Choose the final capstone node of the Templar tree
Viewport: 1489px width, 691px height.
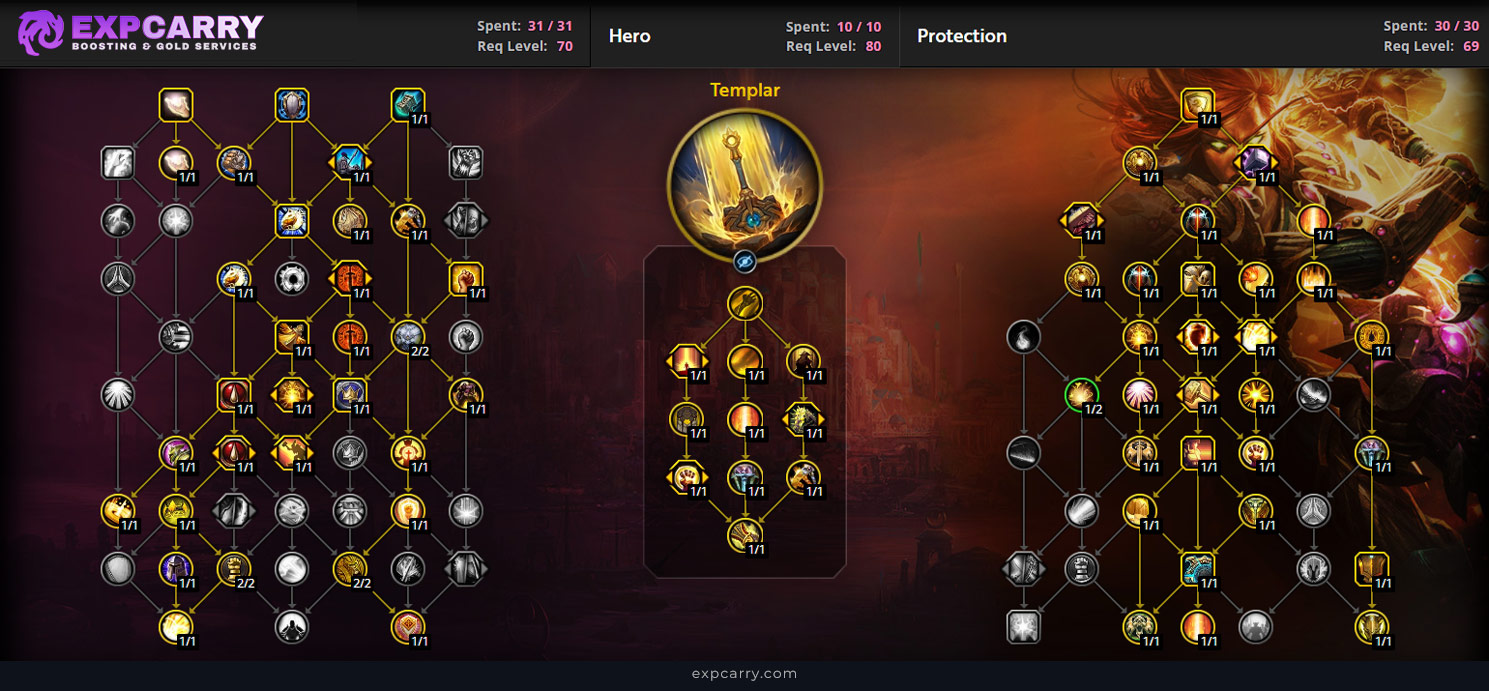(x=744, y=535)
